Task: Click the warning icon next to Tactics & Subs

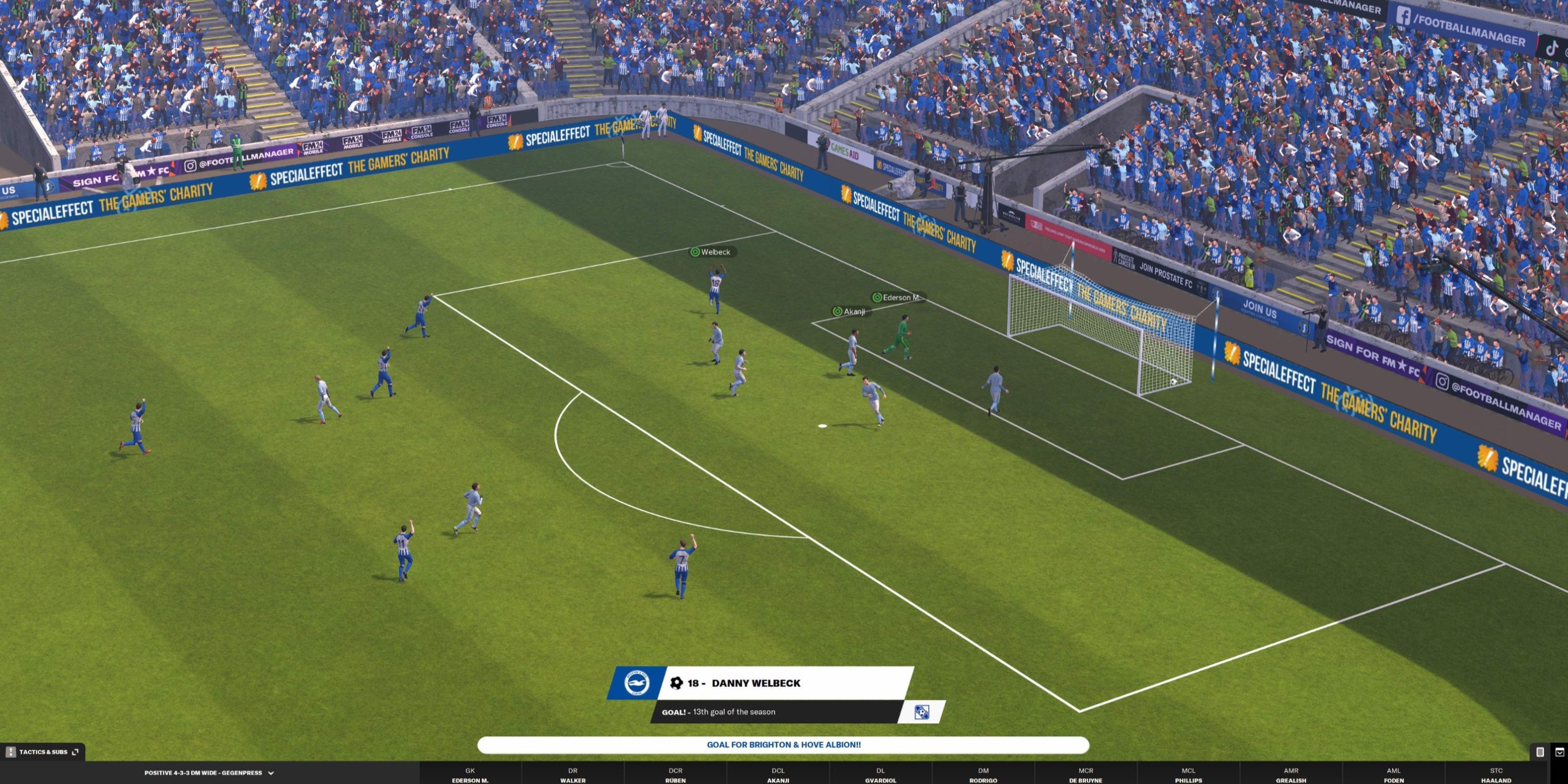Action: (x=11, y=752)
